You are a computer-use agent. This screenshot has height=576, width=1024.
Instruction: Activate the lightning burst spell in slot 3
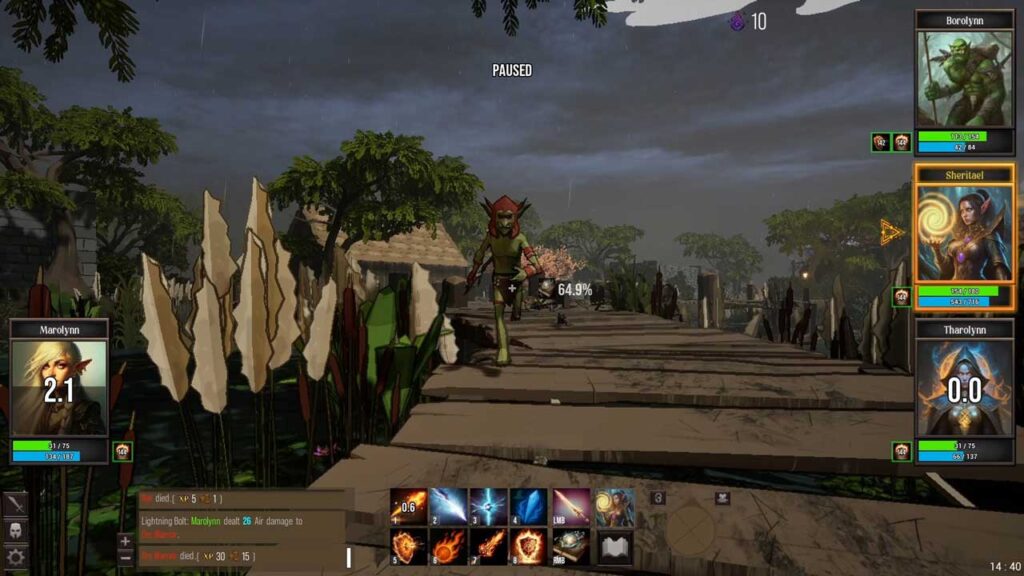point(488,506)
